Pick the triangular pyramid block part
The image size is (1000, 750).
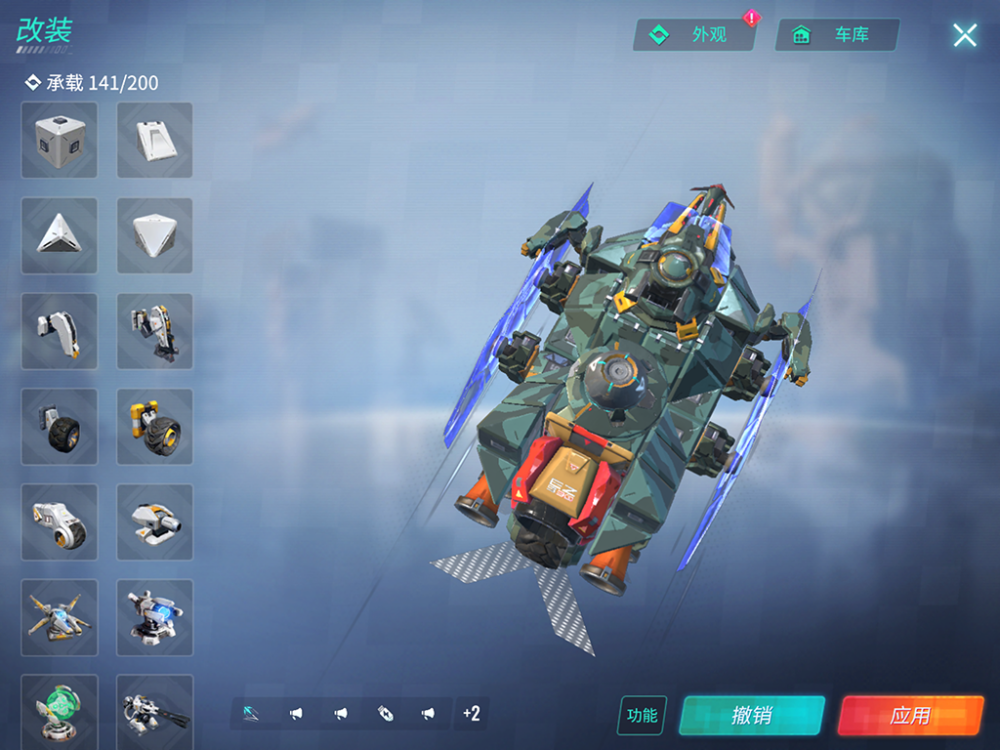pos(59,235)
